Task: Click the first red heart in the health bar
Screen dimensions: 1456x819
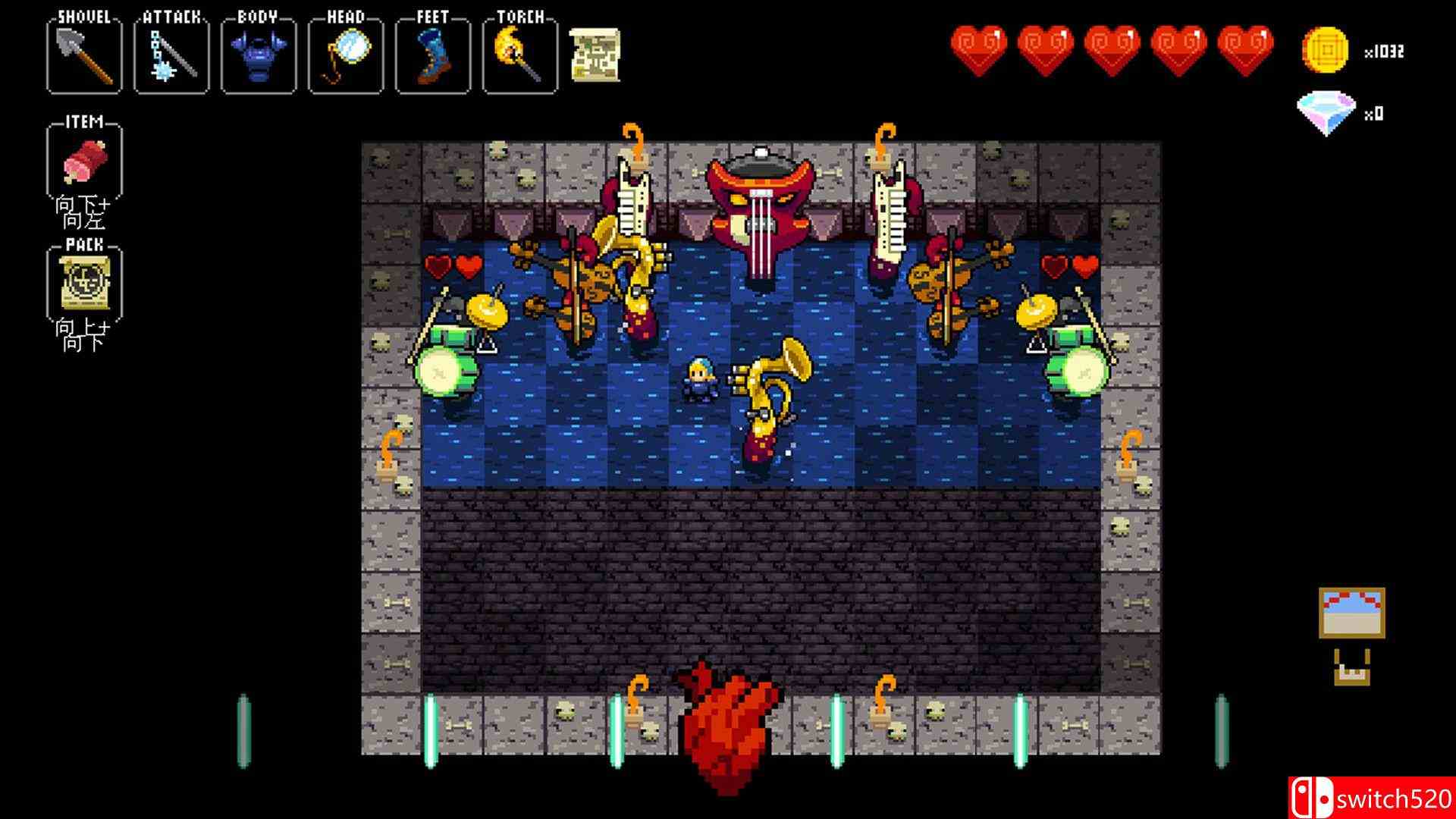Action: (x=978, y=47)
